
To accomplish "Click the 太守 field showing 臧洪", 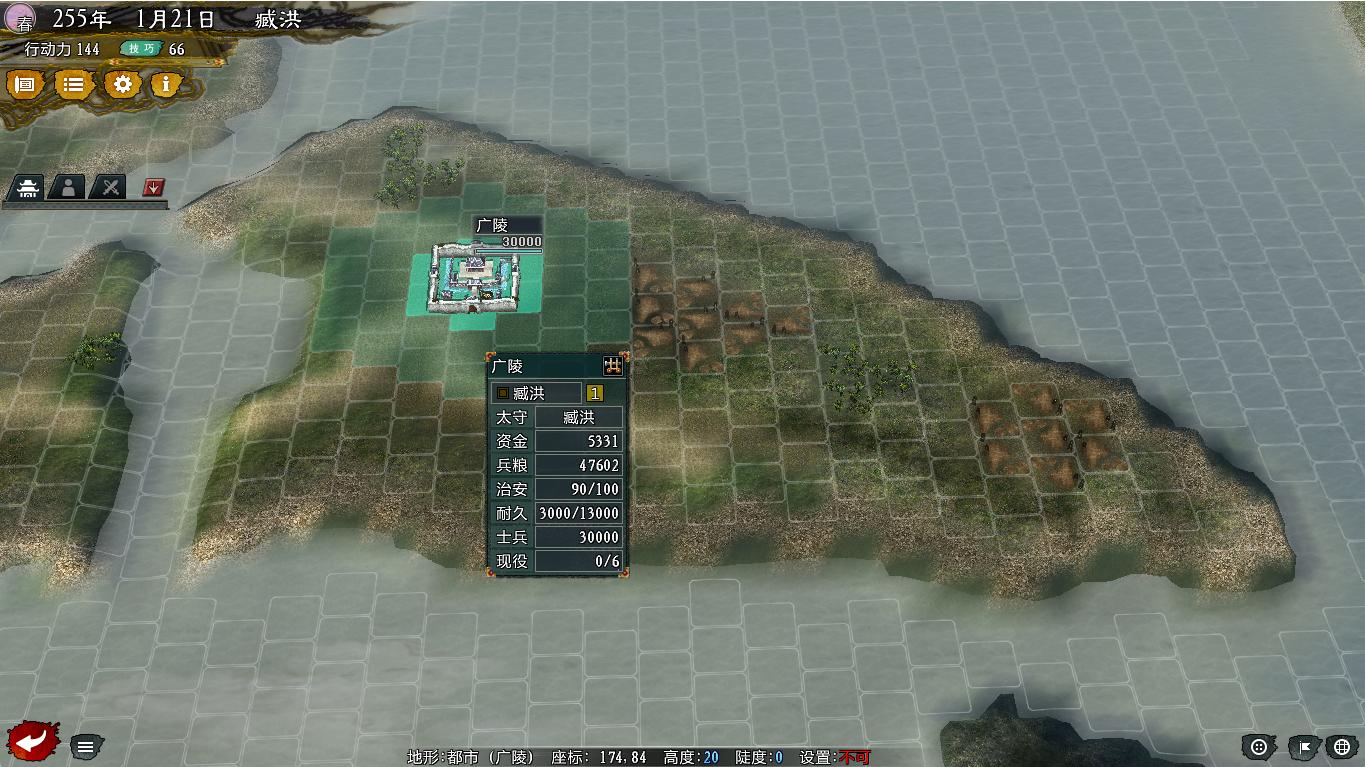I will tap(578, 416).
